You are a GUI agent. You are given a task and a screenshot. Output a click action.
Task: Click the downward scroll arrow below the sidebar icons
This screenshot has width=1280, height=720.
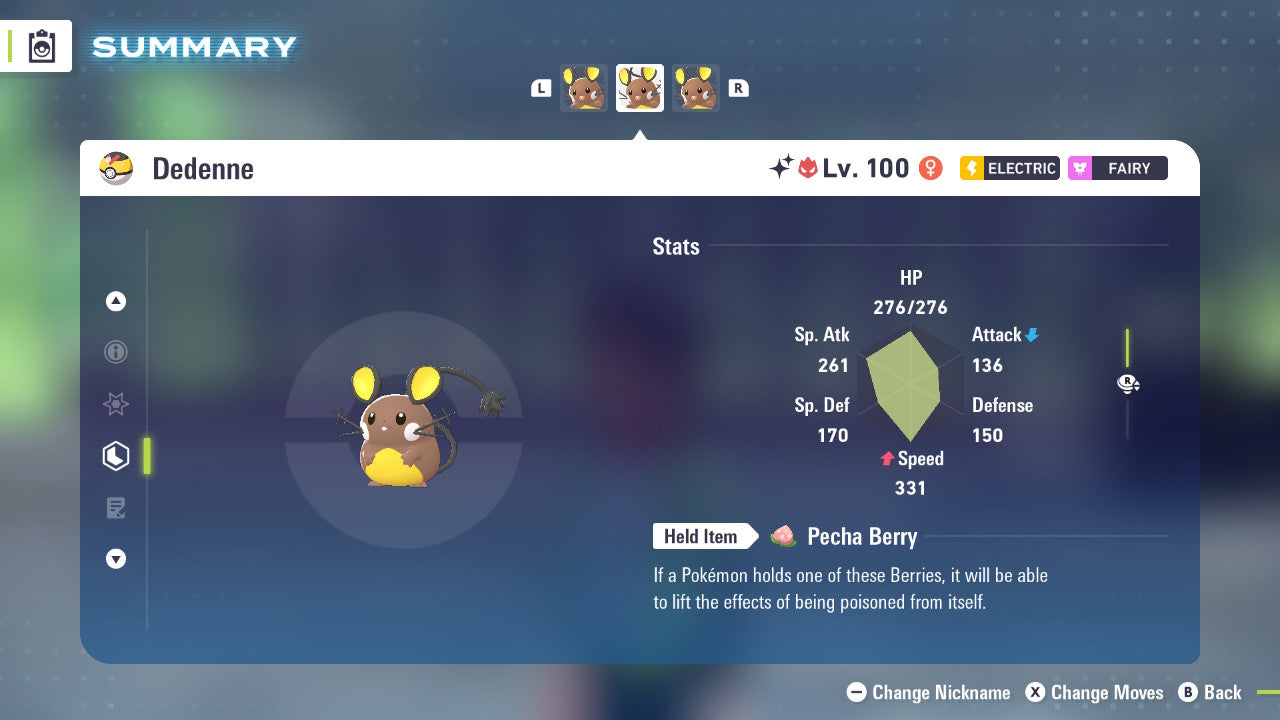116,559
